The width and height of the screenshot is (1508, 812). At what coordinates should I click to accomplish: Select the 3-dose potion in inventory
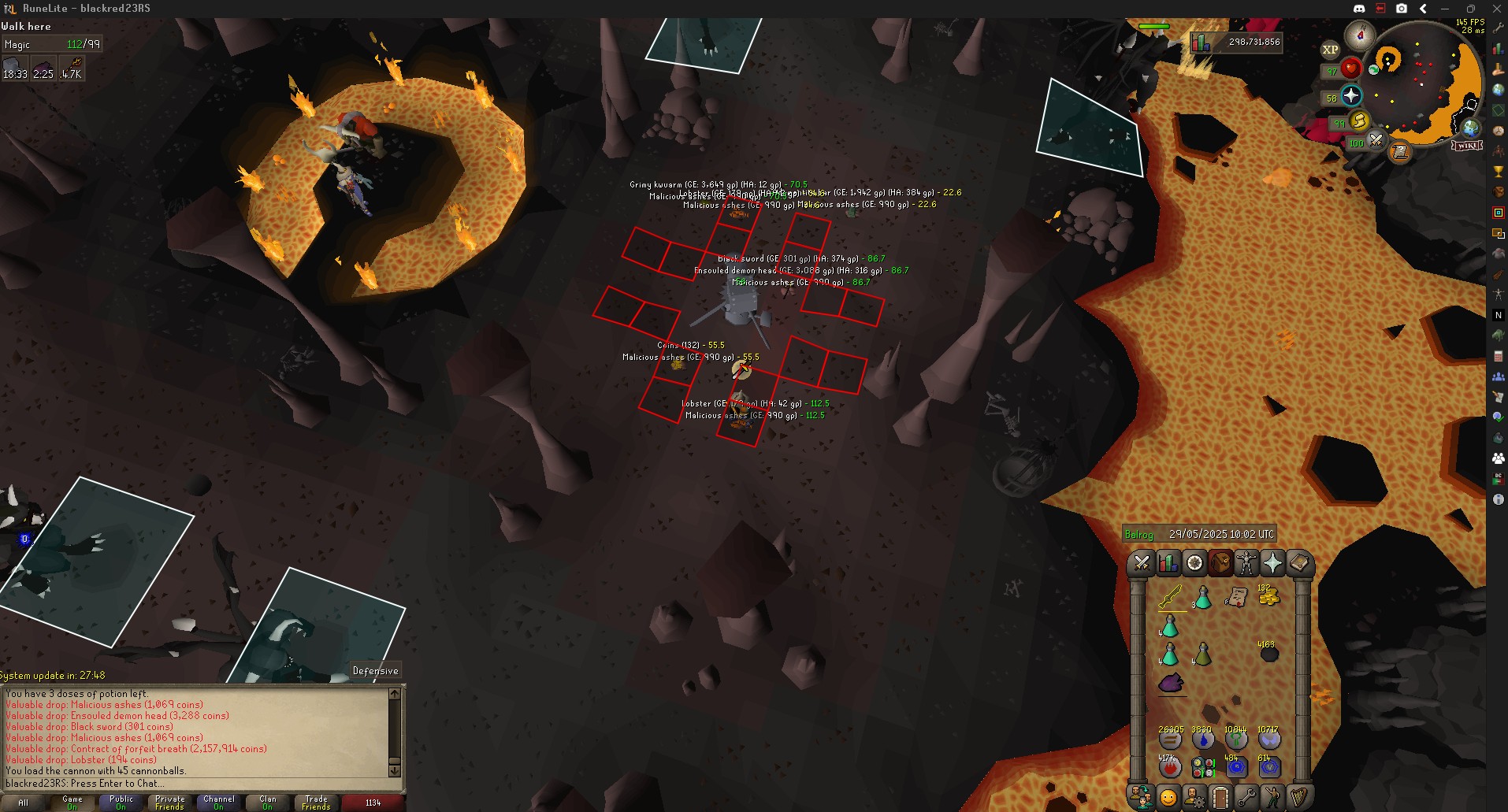pos(1202,597)
